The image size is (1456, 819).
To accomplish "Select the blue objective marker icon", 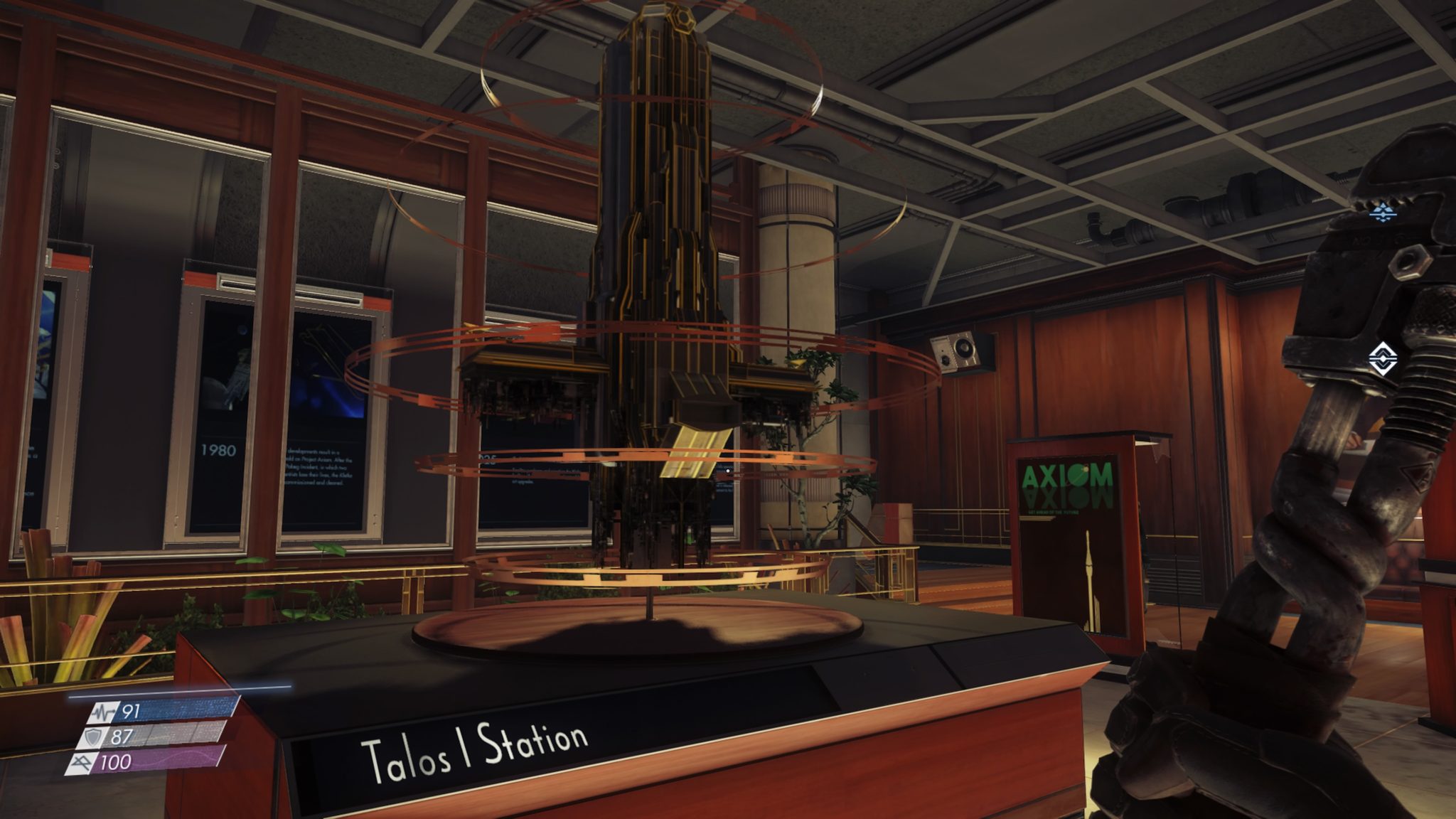I will pos(1383,211).
